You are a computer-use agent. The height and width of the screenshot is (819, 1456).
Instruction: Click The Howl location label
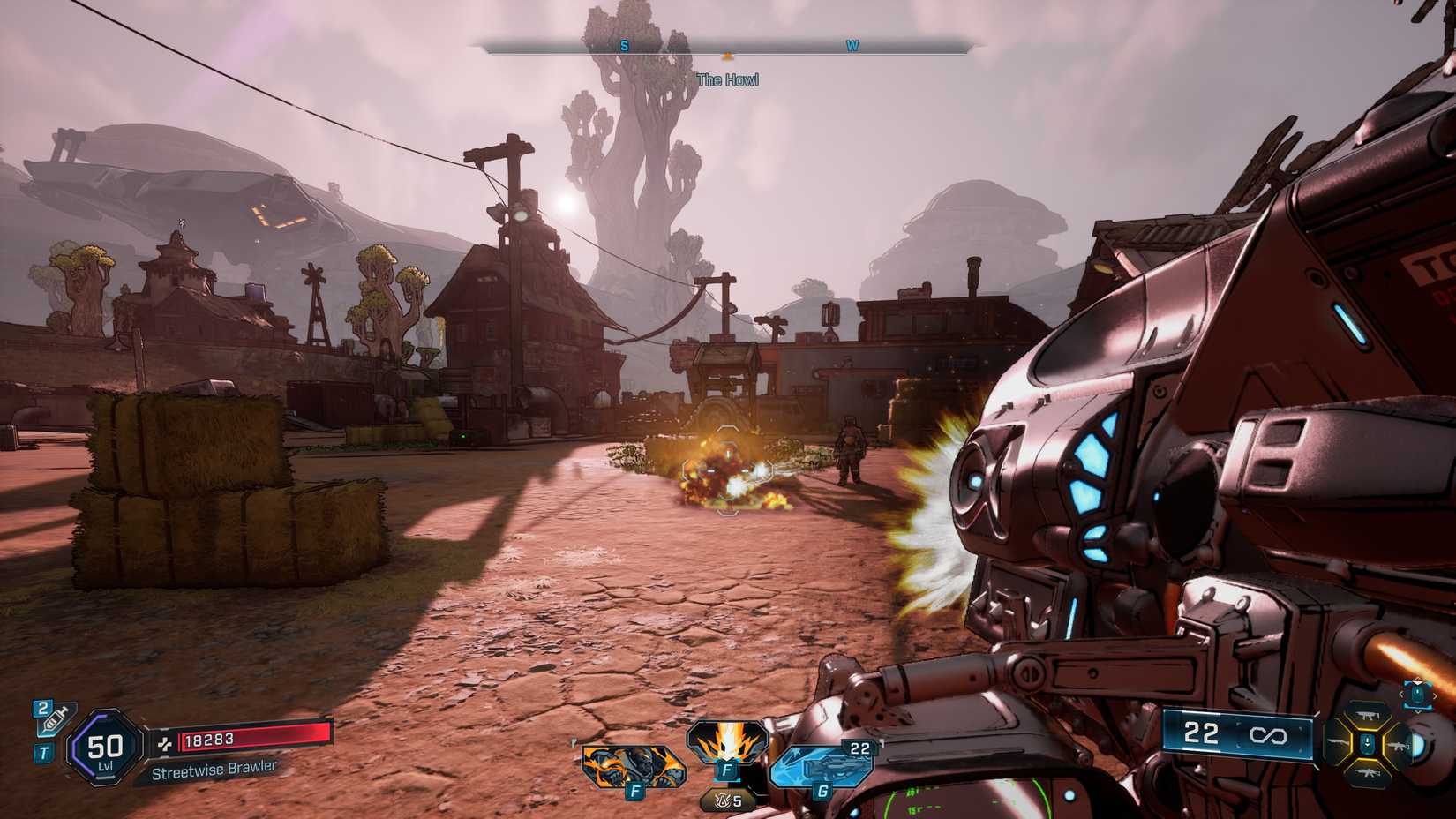[x=729, y=80]
